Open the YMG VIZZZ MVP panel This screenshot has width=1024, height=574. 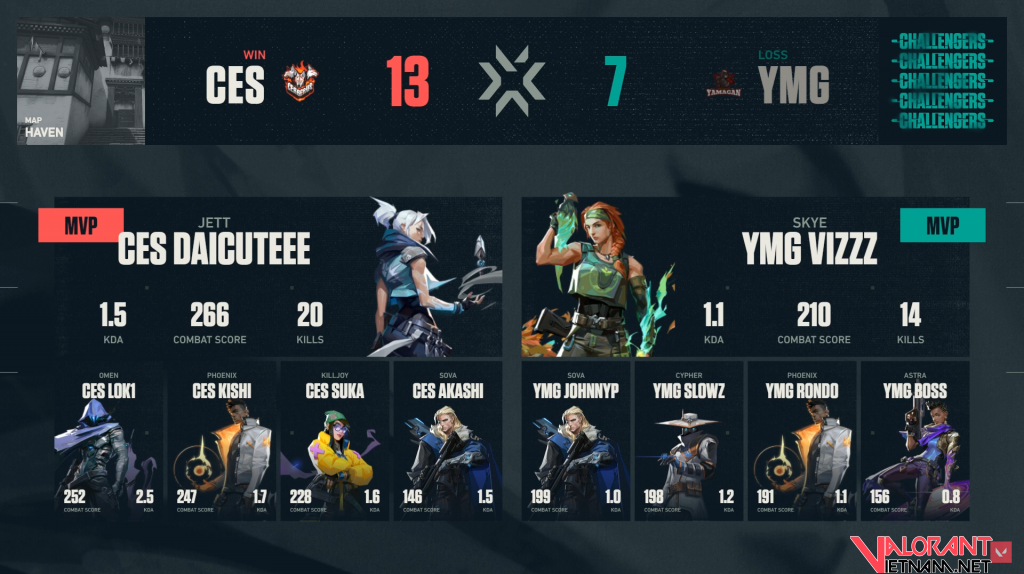(745, 277)
